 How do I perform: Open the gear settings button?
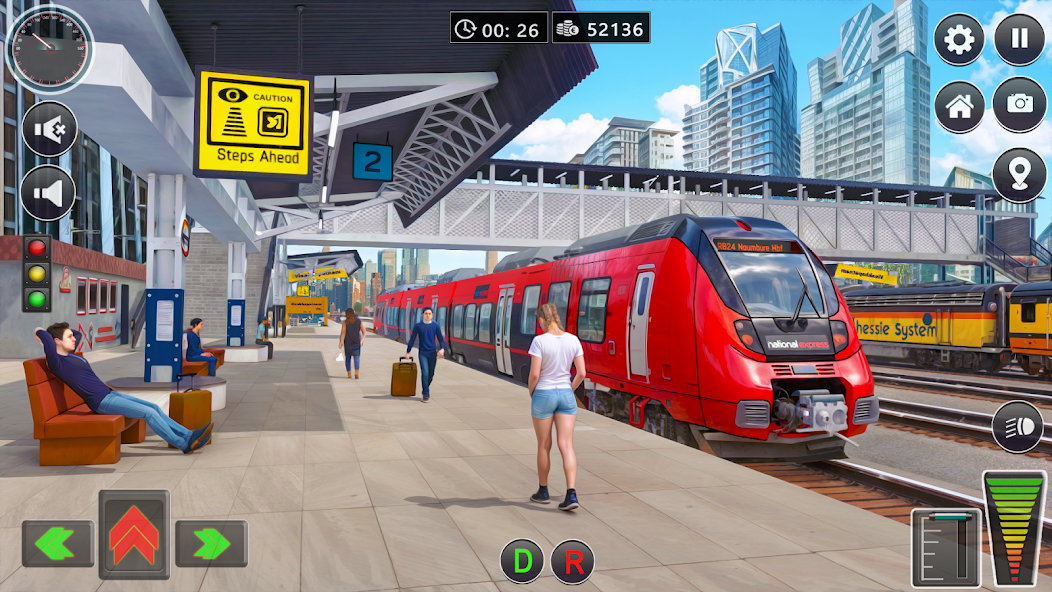click(x=959, y=40)
